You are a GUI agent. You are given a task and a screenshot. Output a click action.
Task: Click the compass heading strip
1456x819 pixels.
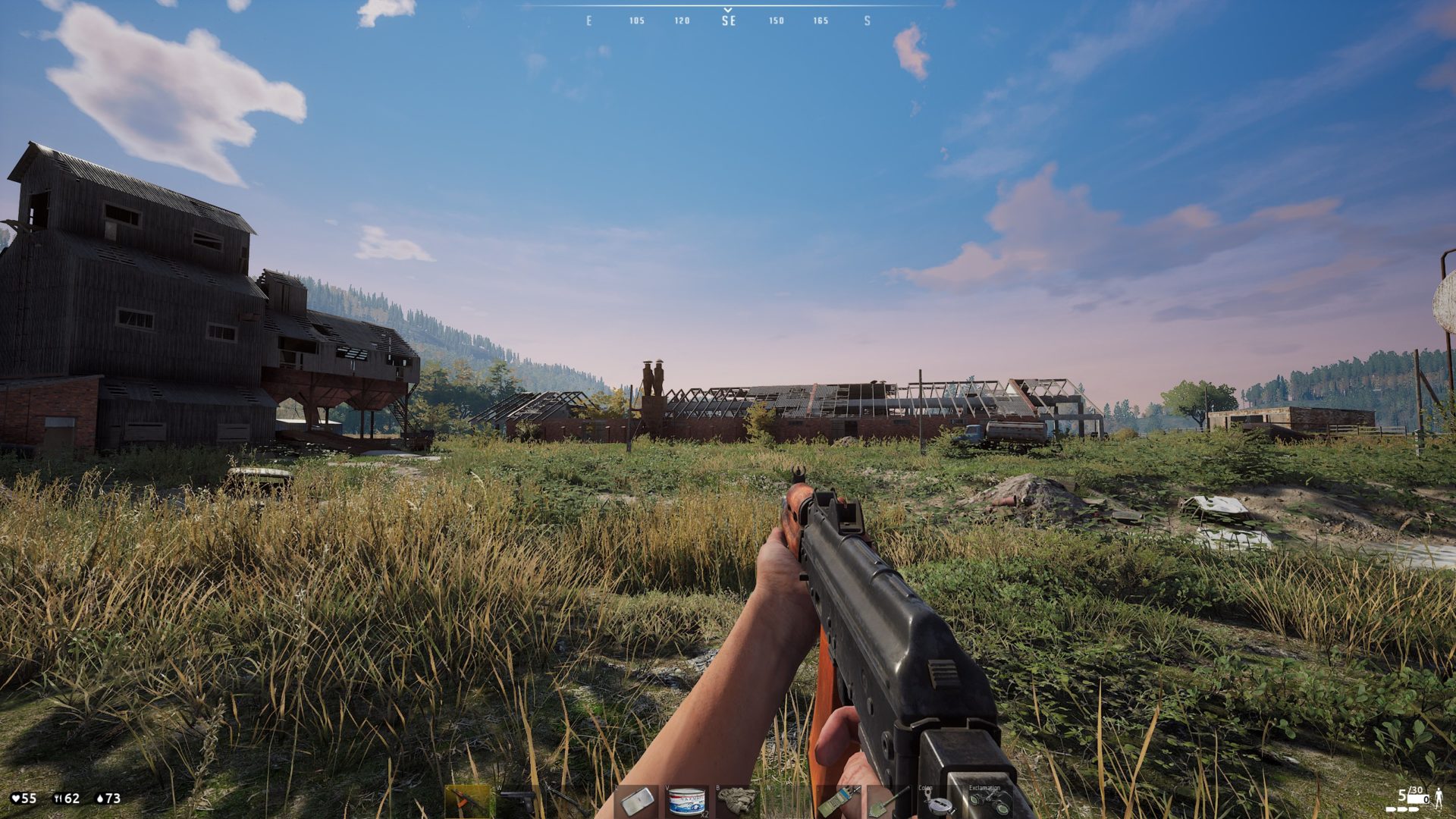(728, 20)
